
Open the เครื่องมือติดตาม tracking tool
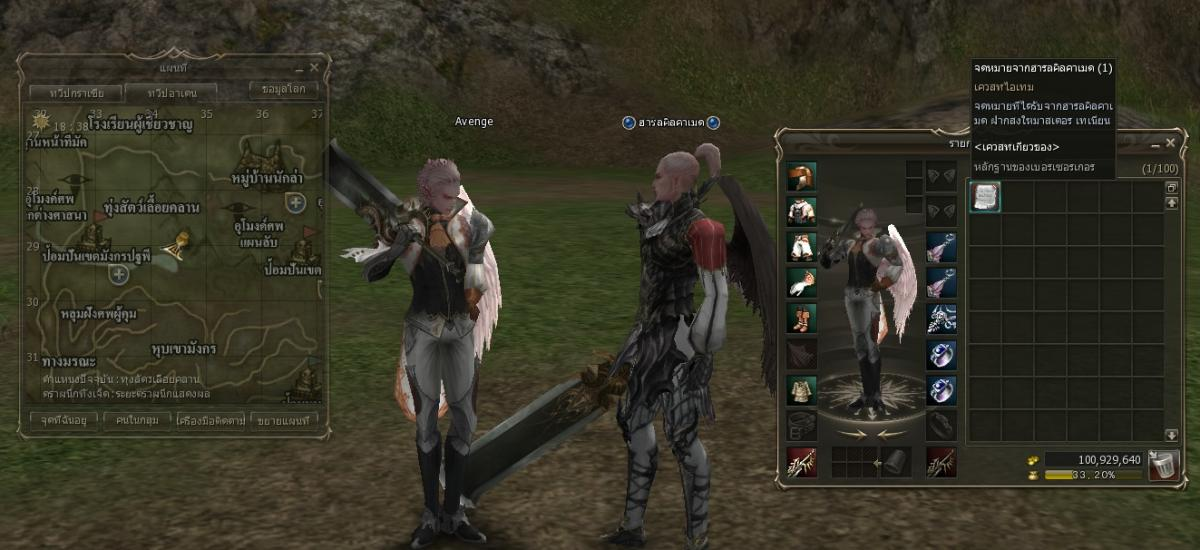210,420
